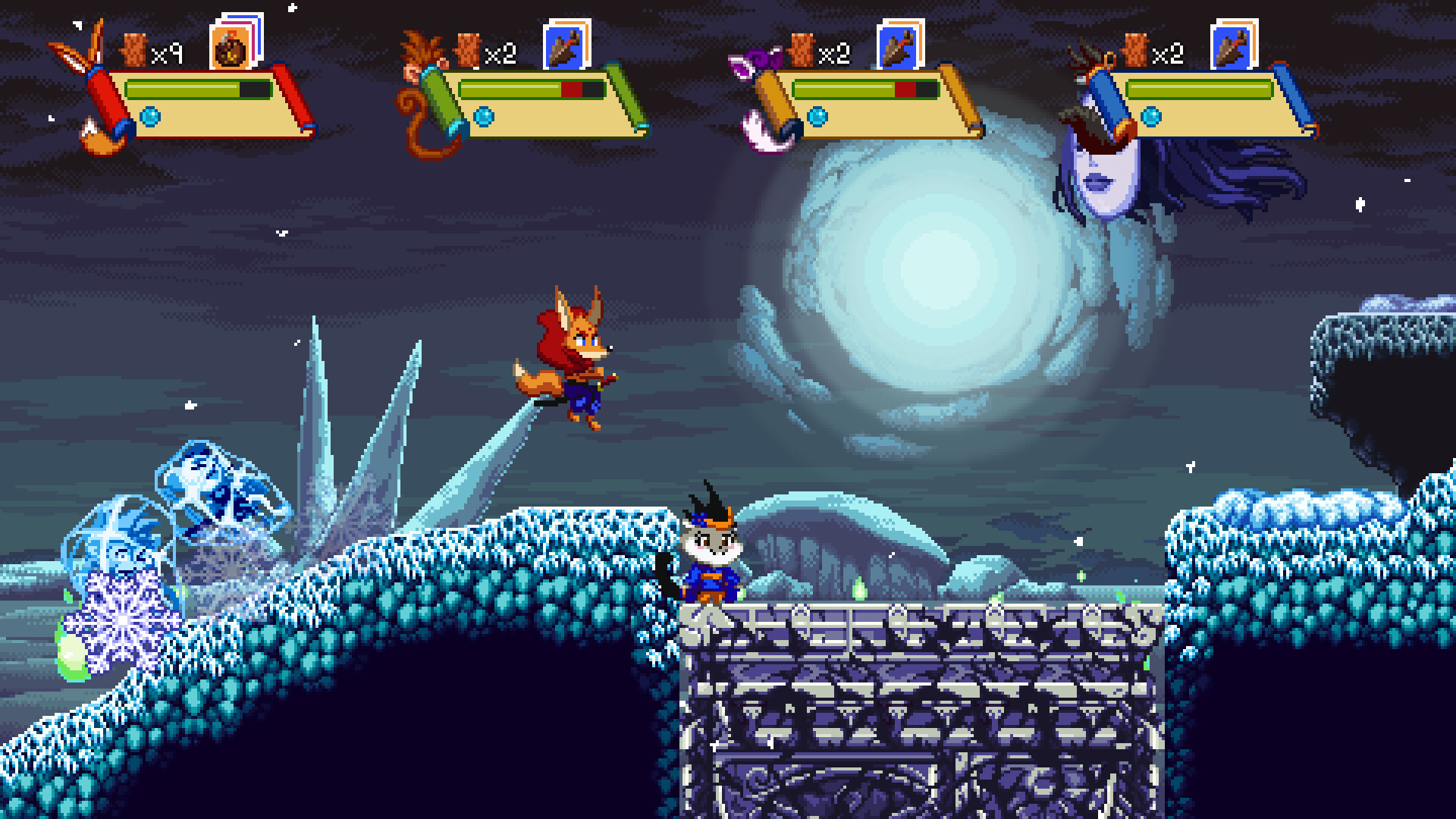Click the kunai card on player four's HUD
The image size is (1456, 819).
click(1229, 47)
